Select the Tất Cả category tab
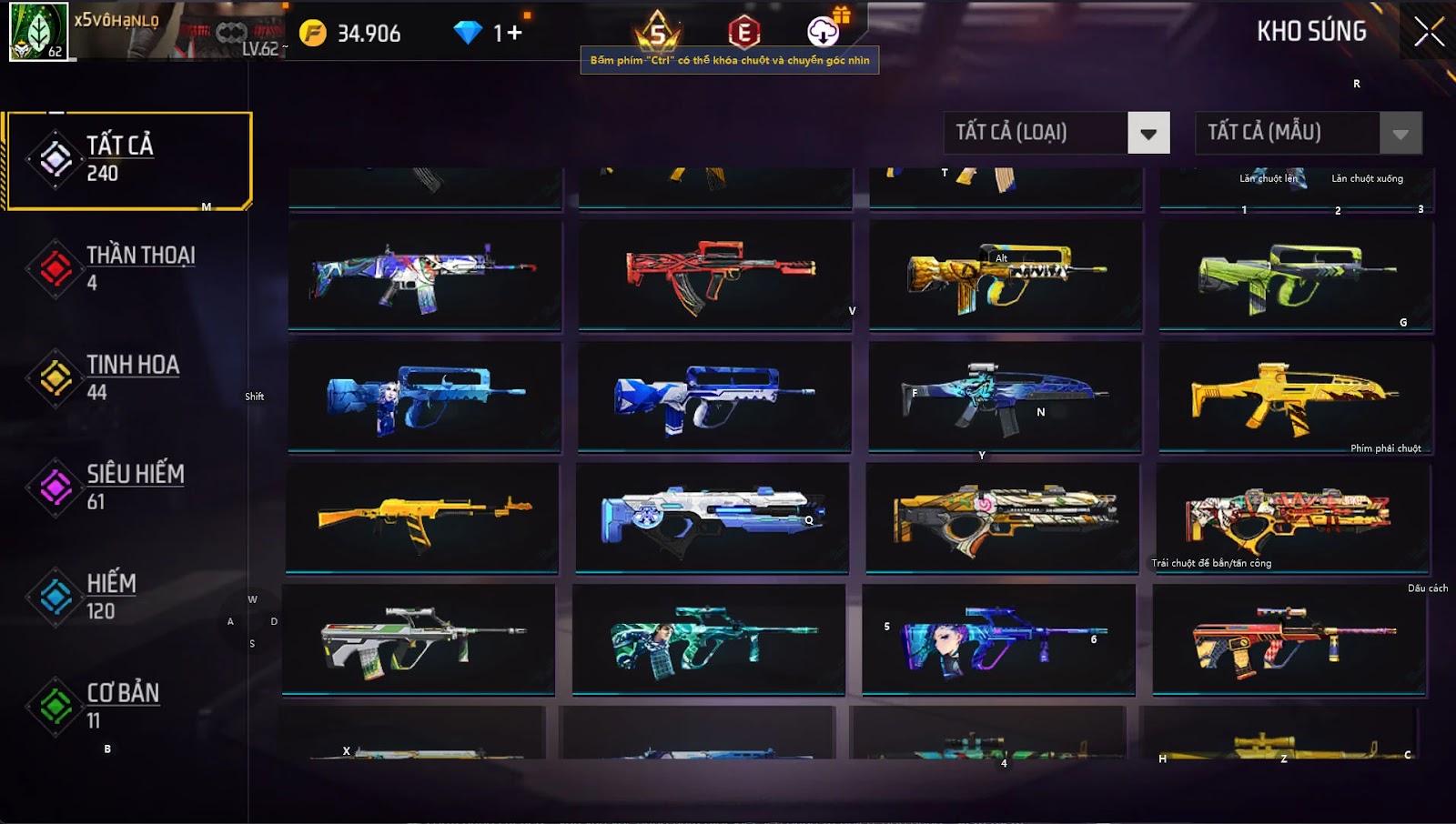 127,160
